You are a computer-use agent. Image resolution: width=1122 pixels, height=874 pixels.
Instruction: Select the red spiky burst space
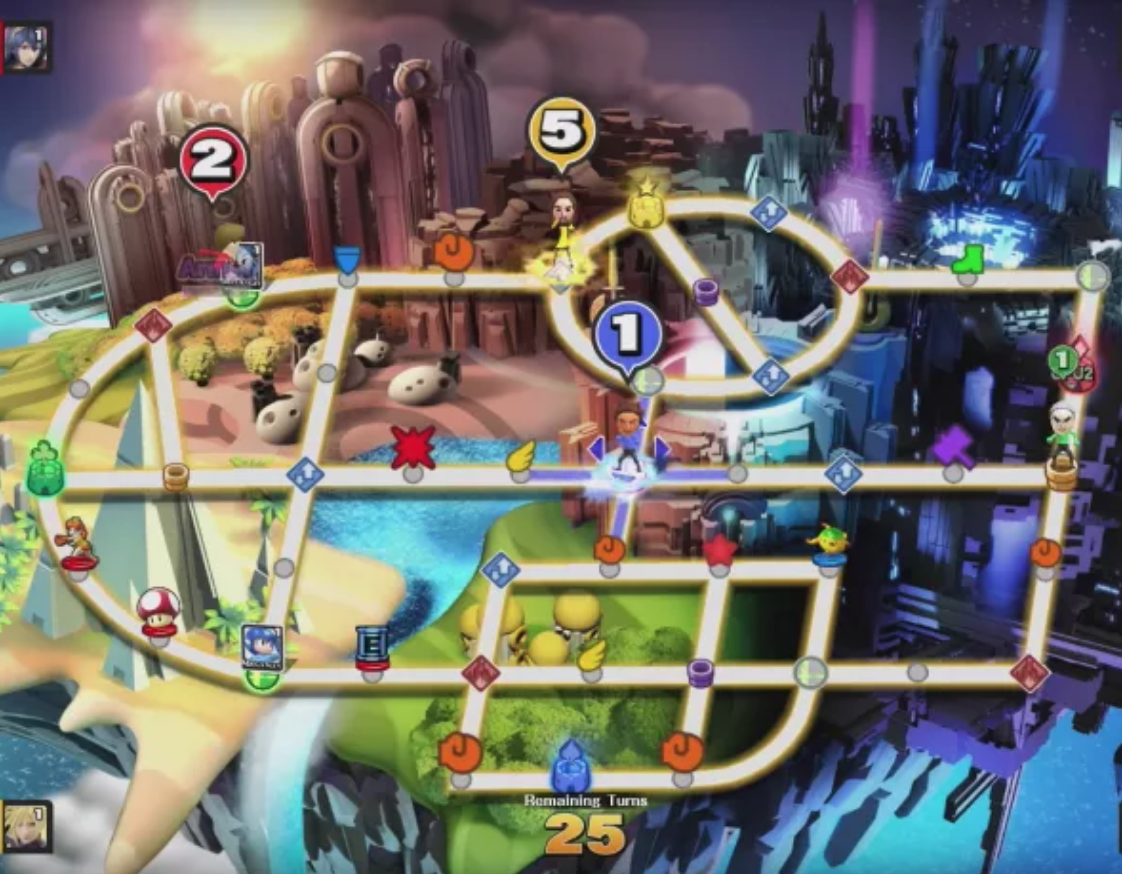[x=412, y=447]
